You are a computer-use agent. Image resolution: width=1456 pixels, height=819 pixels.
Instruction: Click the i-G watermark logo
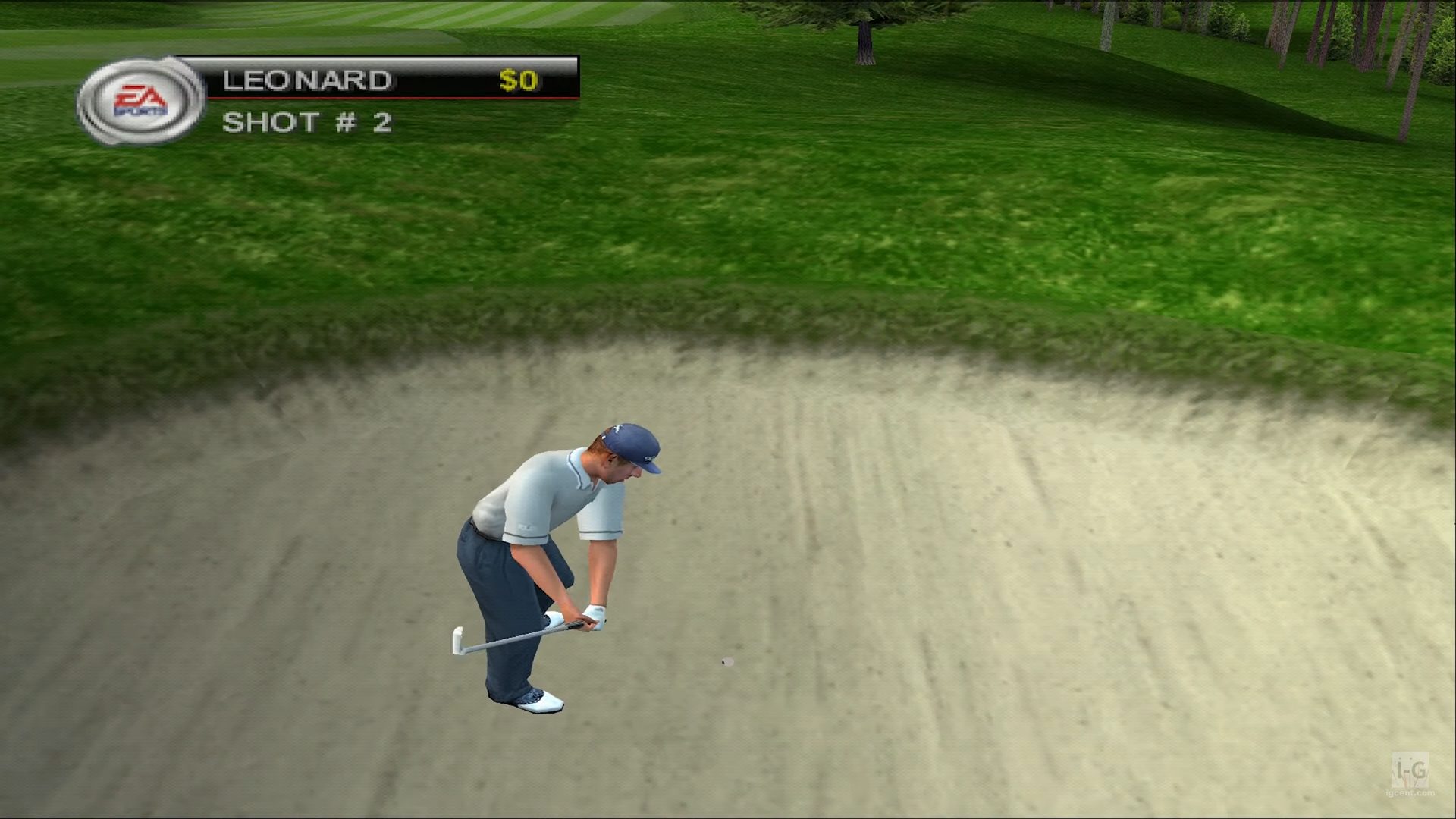(1411, 773)
